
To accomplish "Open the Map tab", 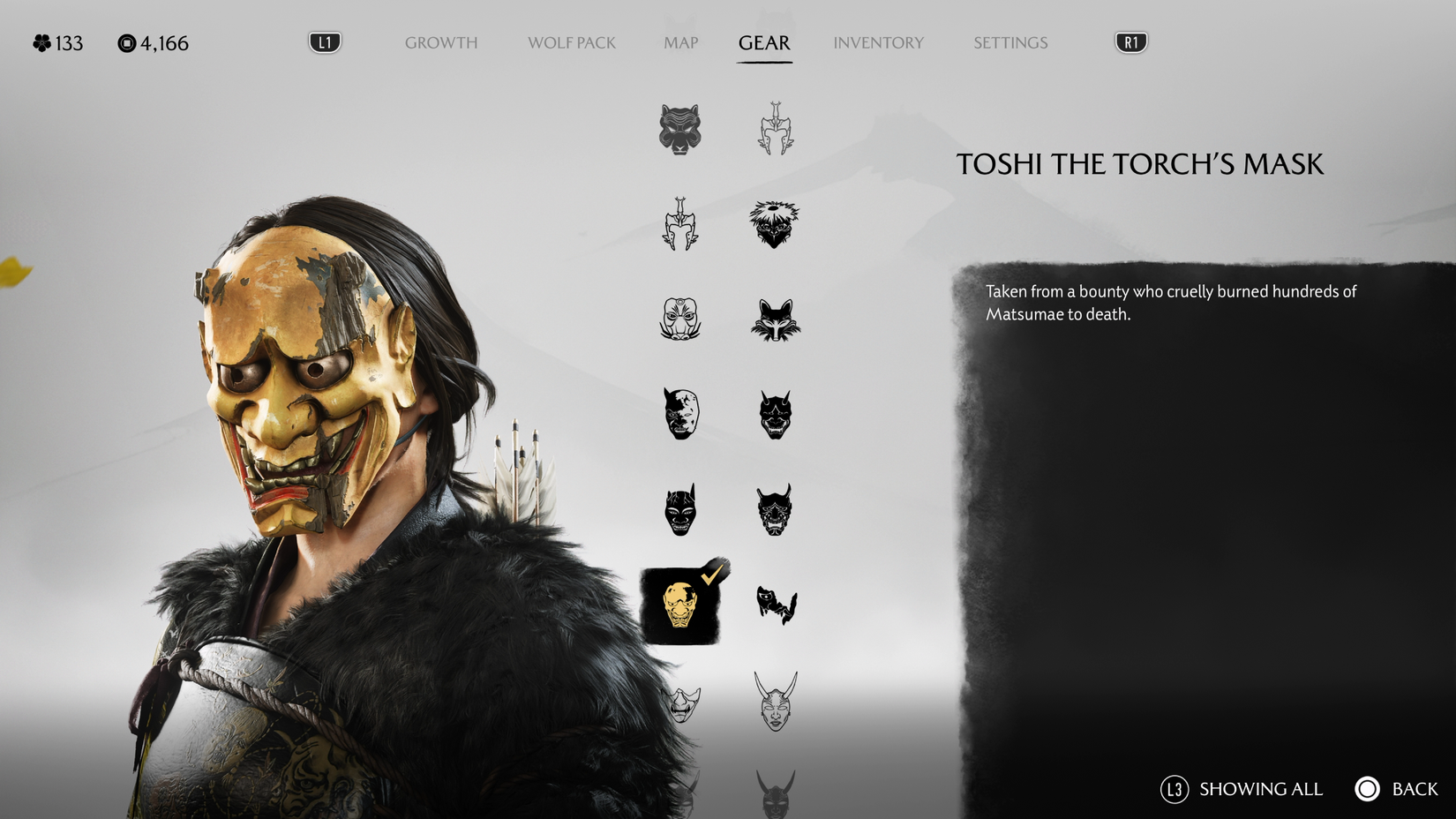I will pos(679,42).
